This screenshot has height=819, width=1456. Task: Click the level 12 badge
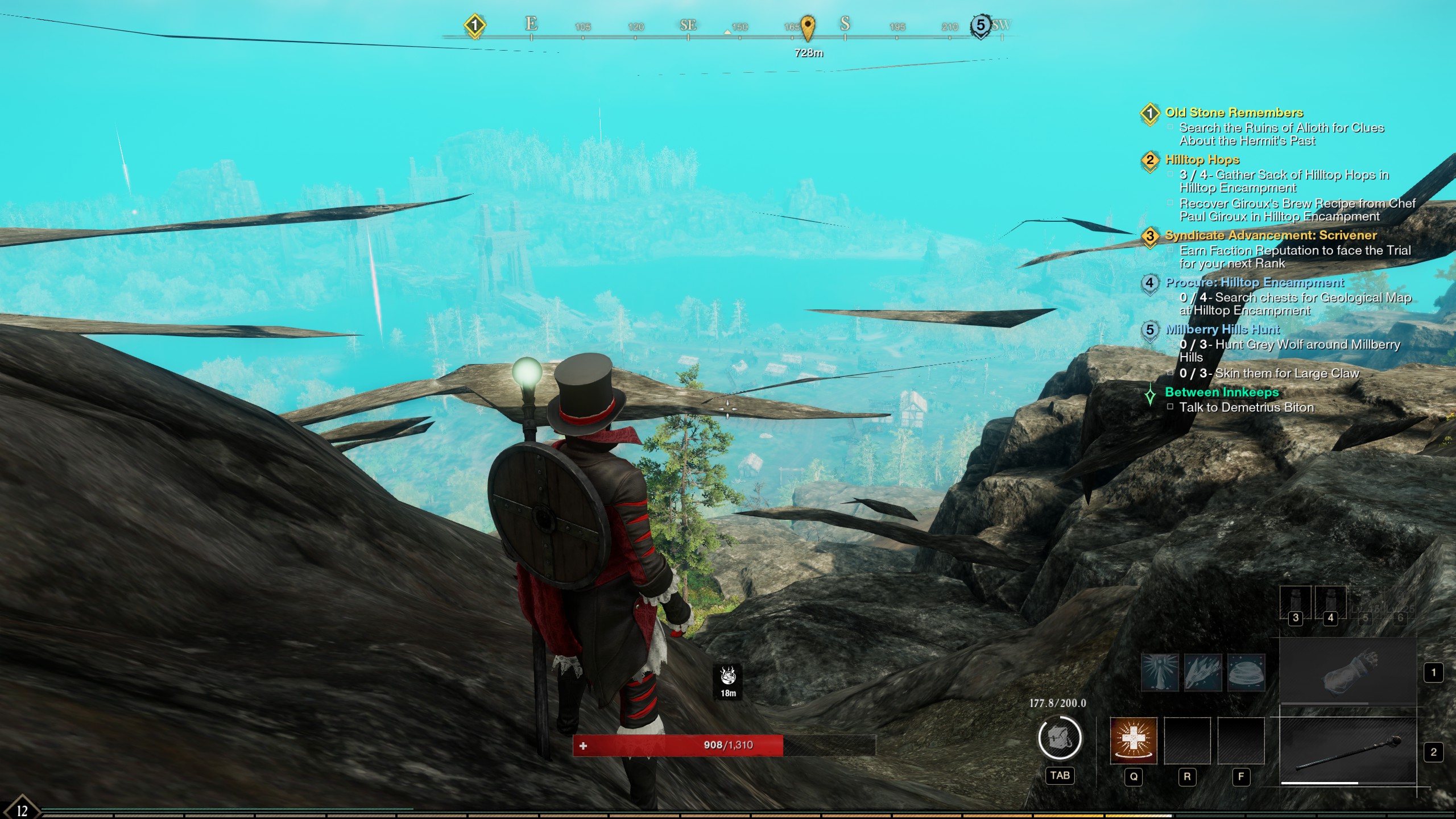(x=22, y=810)
